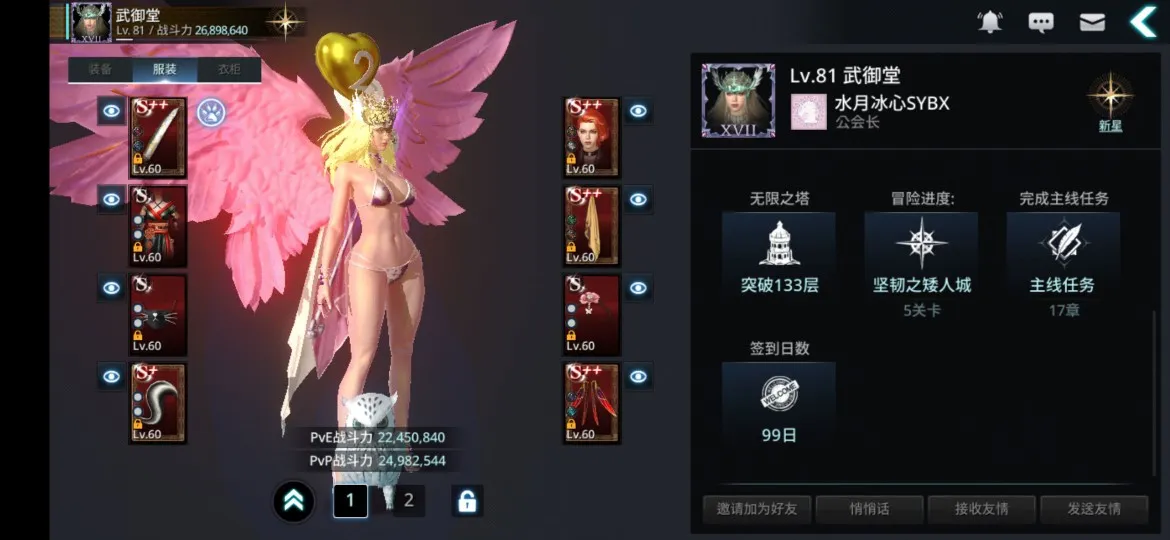The image size is (1170, 540).
Task: Switch to preset 2
Action: 407,501
